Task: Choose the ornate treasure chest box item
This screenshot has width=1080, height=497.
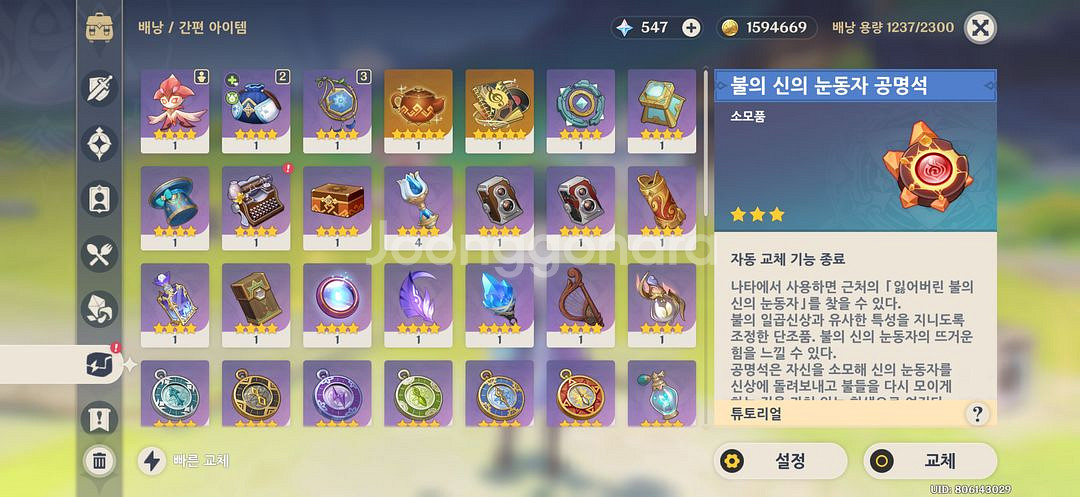Action: (337, 200)
